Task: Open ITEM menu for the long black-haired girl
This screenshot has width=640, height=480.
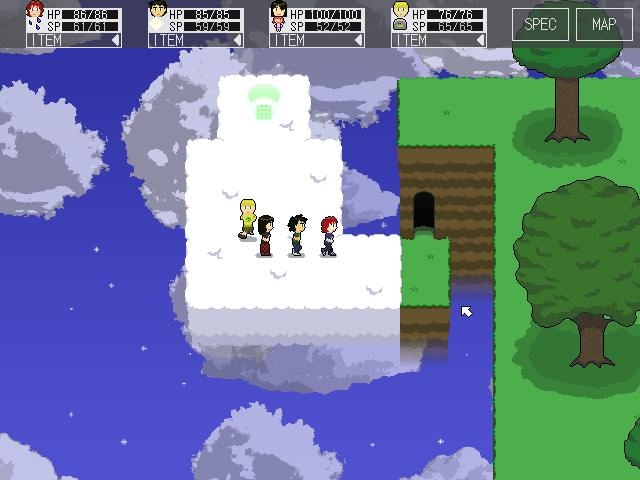Action: tap(317, 40)
